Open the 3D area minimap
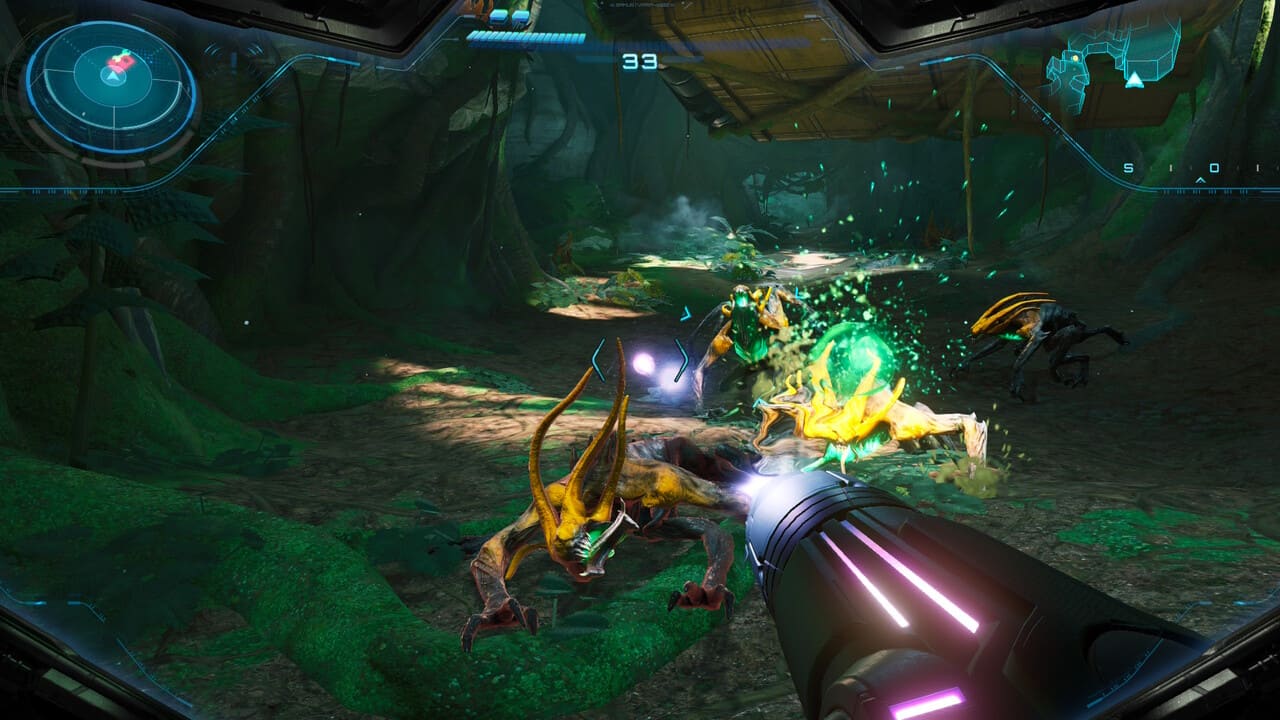The image size is (1280, 720). coord(1113,62)
